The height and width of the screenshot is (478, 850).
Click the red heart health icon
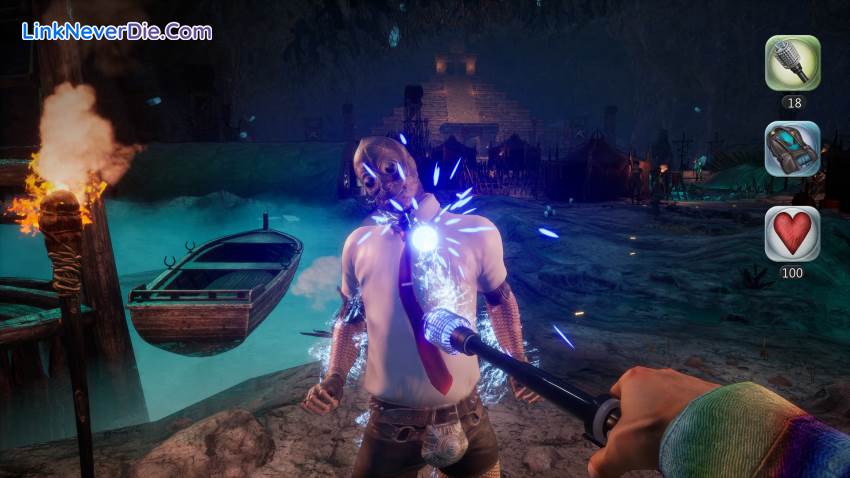pyautogui.click(x=792, y=233)
